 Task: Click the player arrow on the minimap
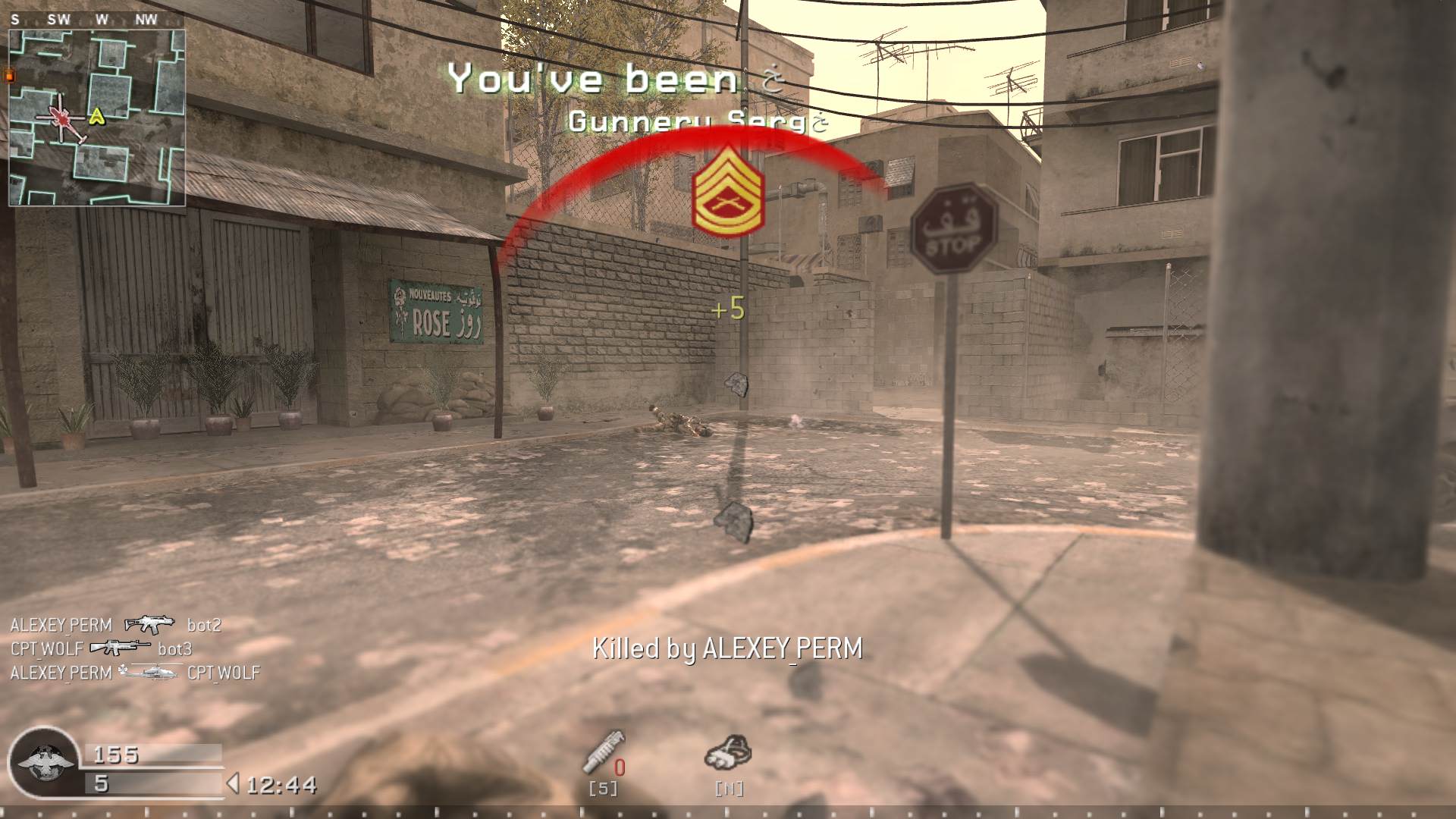tap(62, 118)
